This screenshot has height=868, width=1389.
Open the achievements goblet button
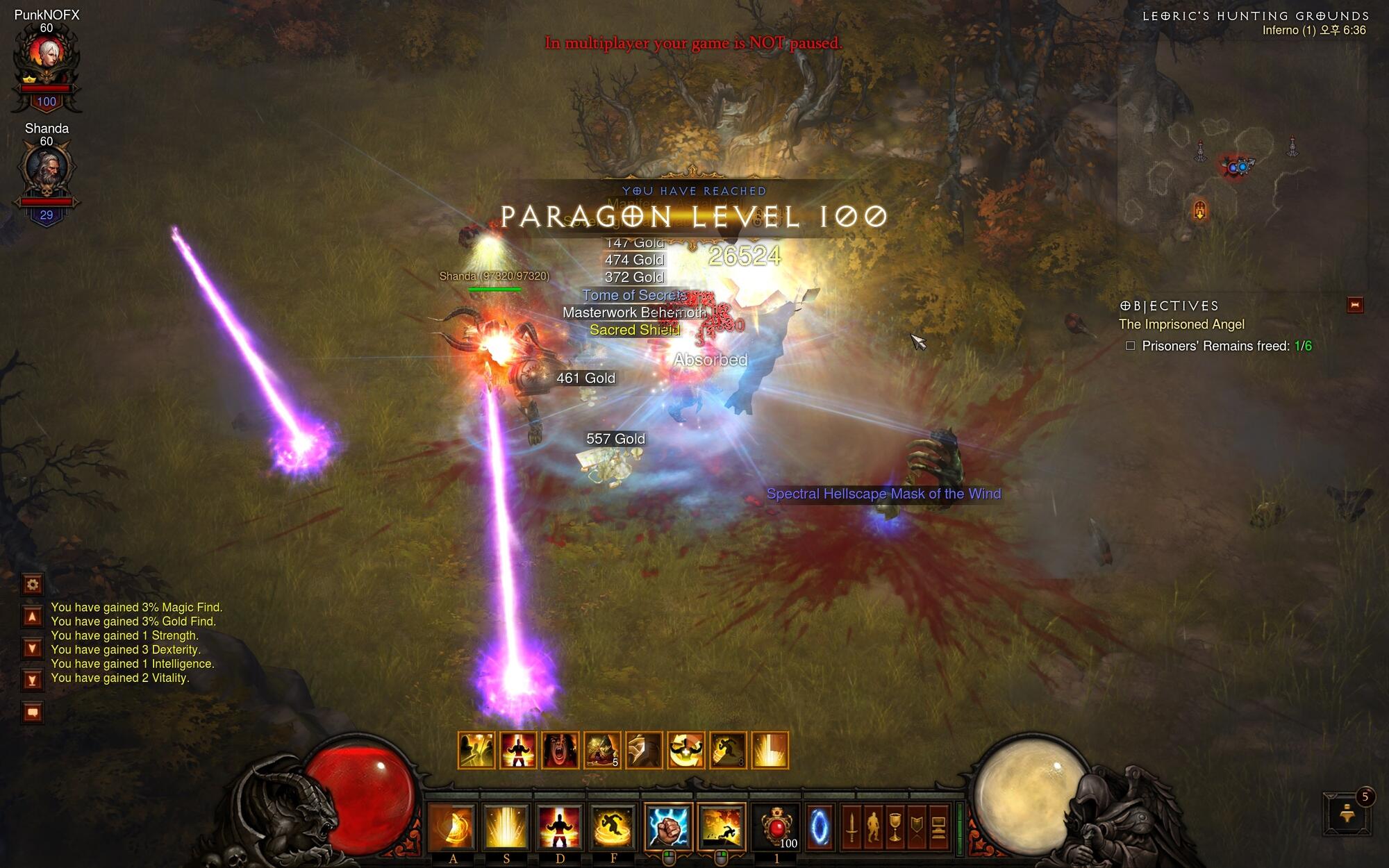click(x=895, y=828)
